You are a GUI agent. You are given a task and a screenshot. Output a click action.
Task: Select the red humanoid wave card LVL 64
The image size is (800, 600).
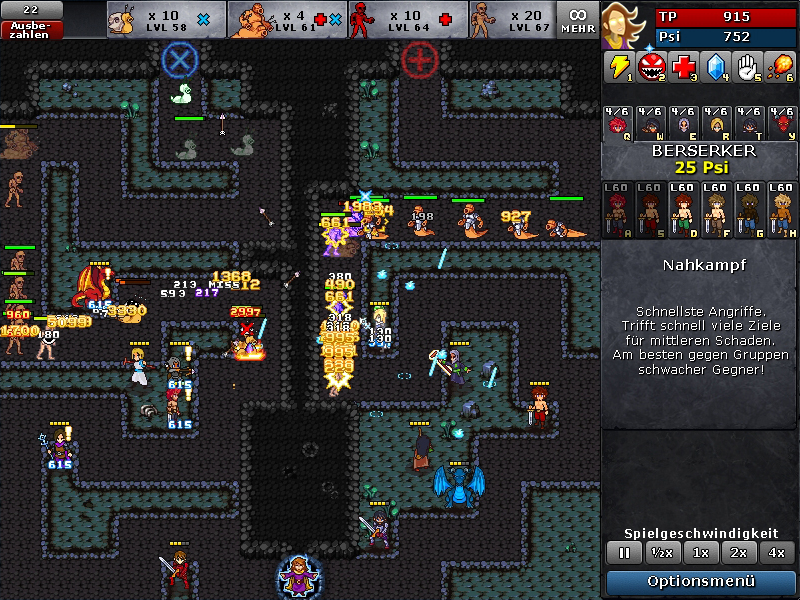tap(407, 20)
